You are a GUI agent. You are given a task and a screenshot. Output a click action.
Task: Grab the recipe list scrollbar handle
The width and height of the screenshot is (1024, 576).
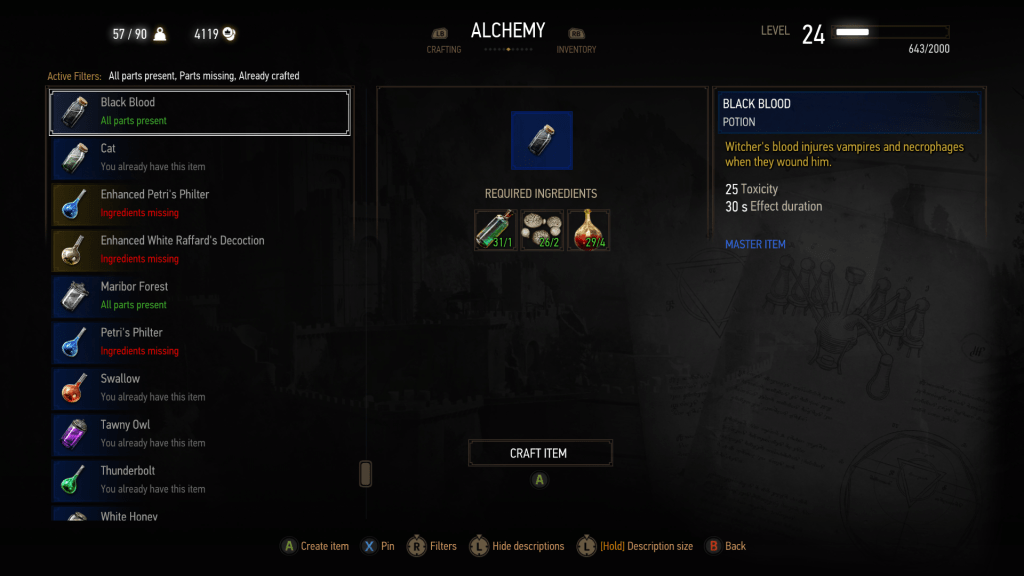point(365,473)
